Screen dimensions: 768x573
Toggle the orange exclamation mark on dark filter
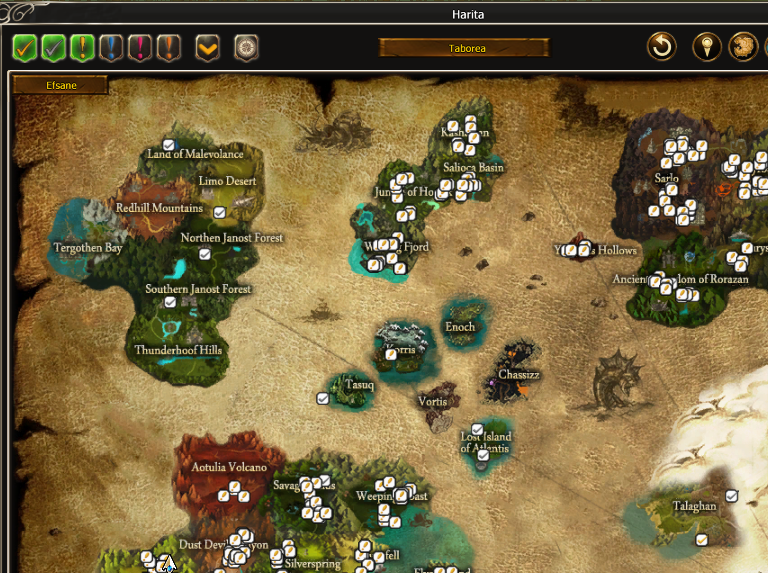[x=168, y=47]
